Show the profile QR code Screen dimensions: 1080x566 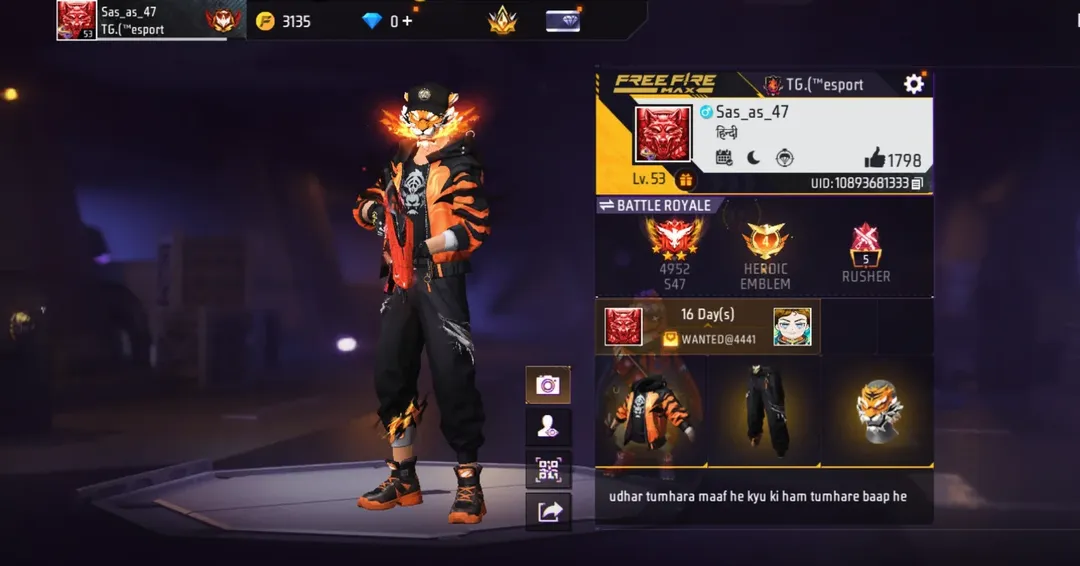coord(548,469)
